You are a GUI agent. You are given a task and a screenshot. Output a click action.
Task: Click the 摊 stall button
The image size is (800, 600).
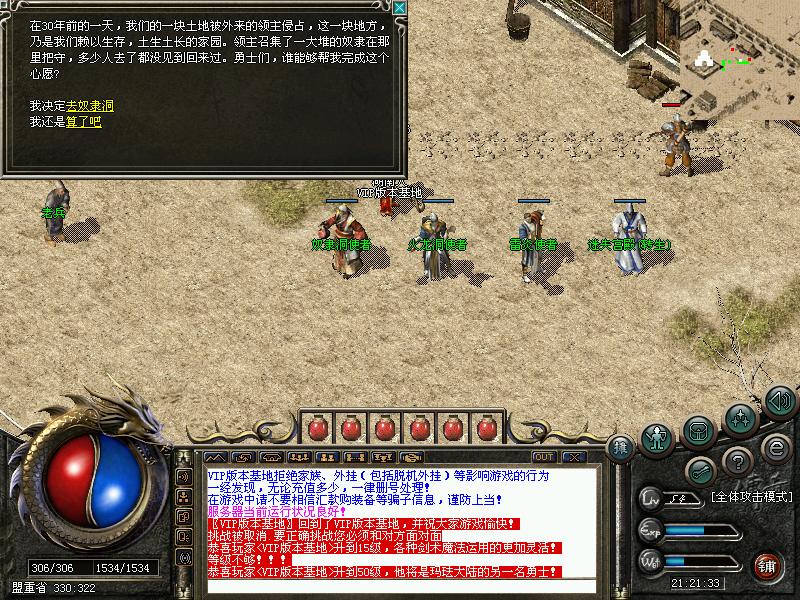(622, 447)
